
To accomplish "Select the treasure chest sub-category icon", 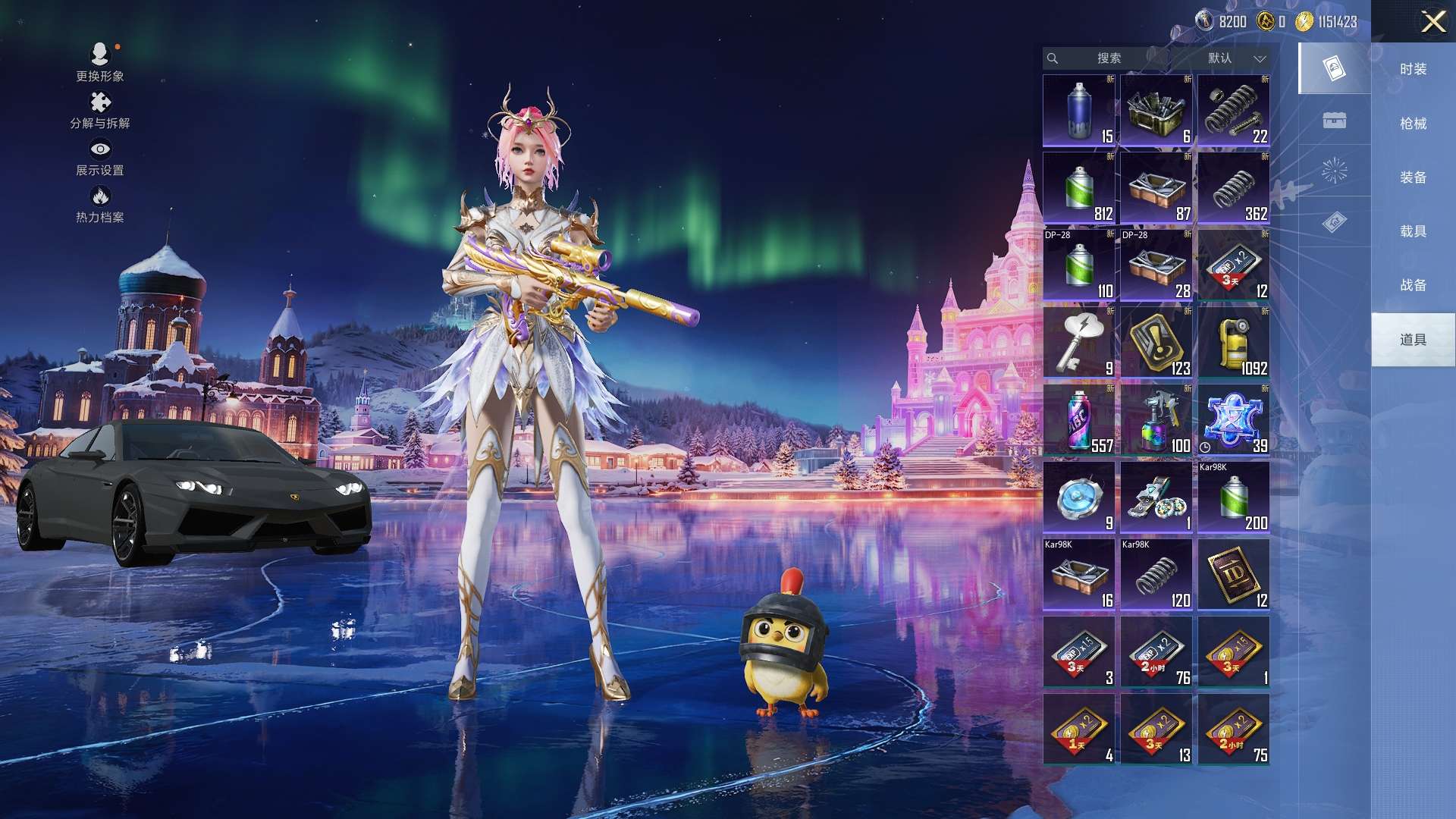I will (x=1334, y=120).
